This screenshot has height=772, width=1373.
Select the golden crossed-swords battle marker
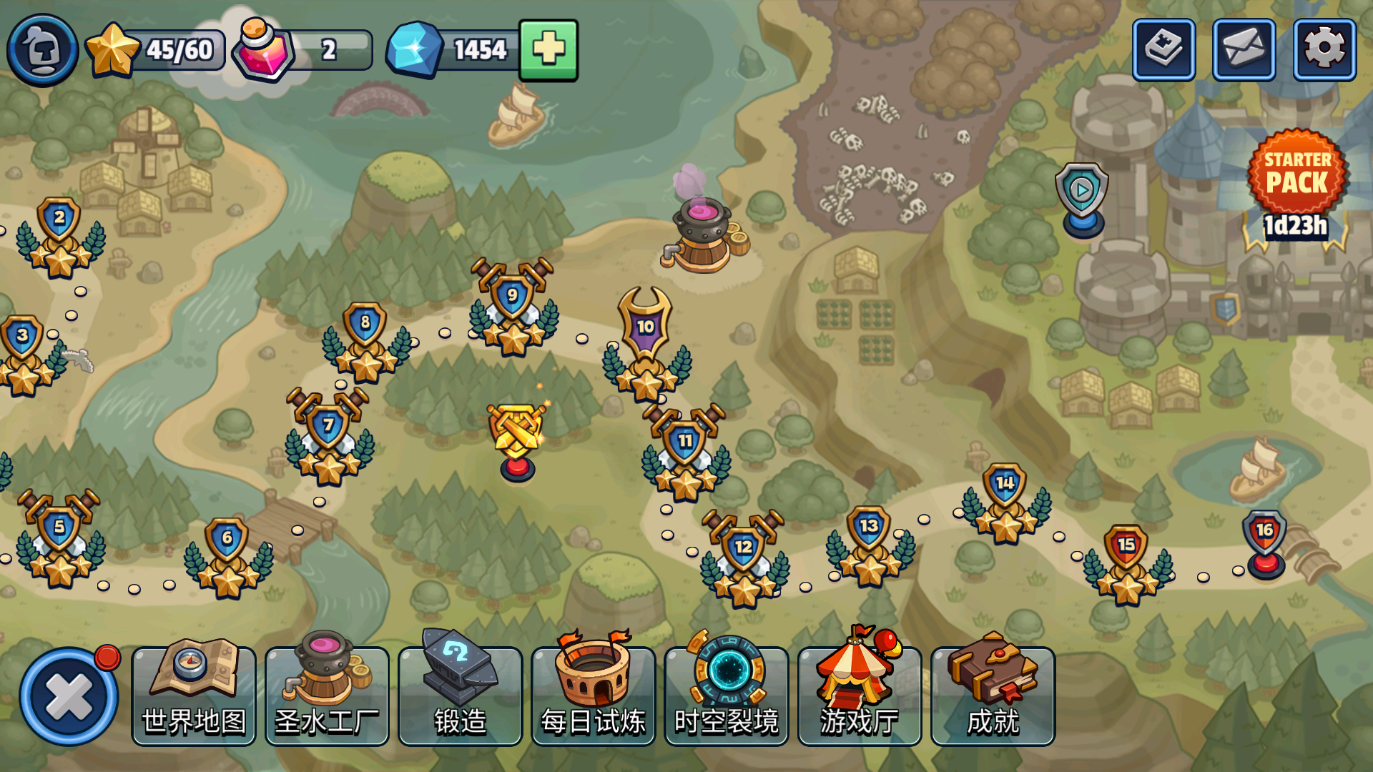tap(517, 435)
